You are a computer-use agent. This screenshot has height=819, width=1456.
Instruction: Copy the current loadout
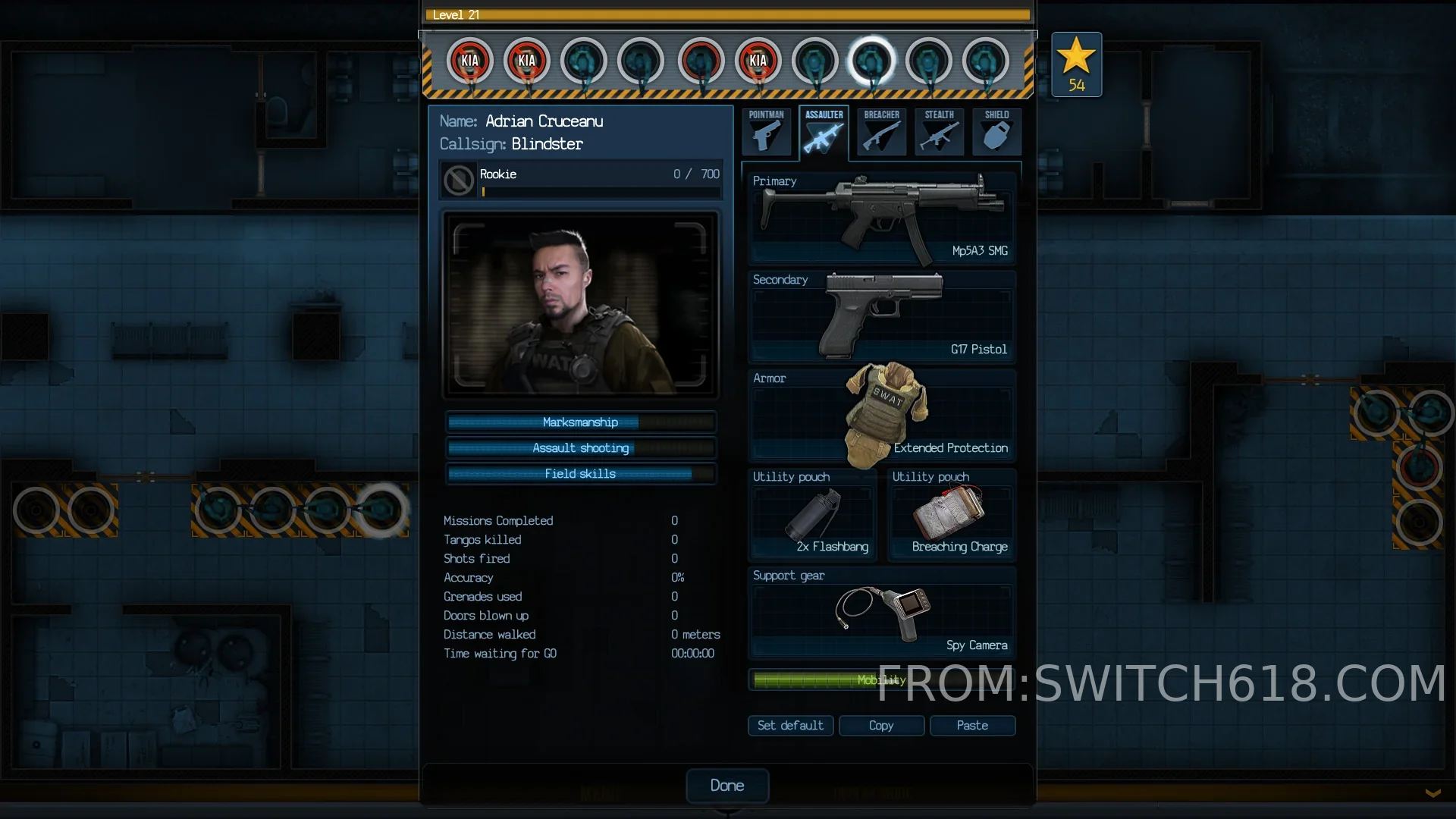click(x=881, y=726)
